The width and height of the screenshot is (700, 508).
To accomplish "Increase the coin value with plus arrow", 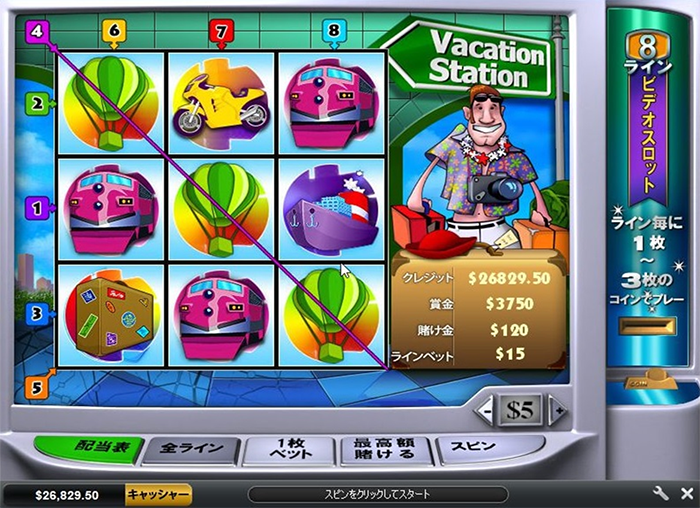I will (558, 410).
